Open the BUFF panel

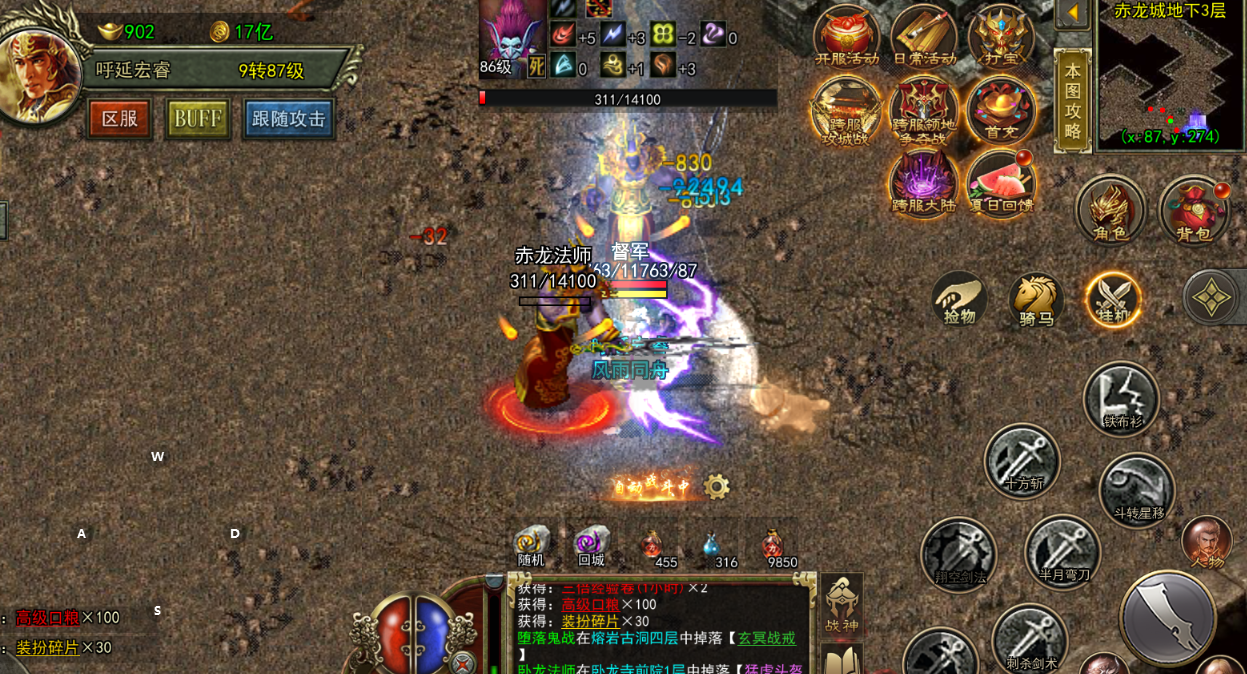[198, 119]
